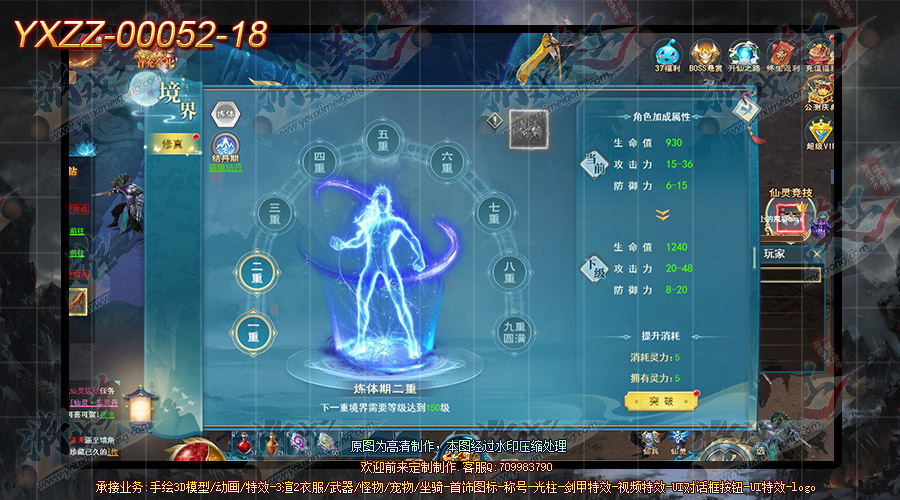Open the 升仙之路 event icon
This screenshot has height=500, width=900.
pyautogui.click(x=743, y=55)
